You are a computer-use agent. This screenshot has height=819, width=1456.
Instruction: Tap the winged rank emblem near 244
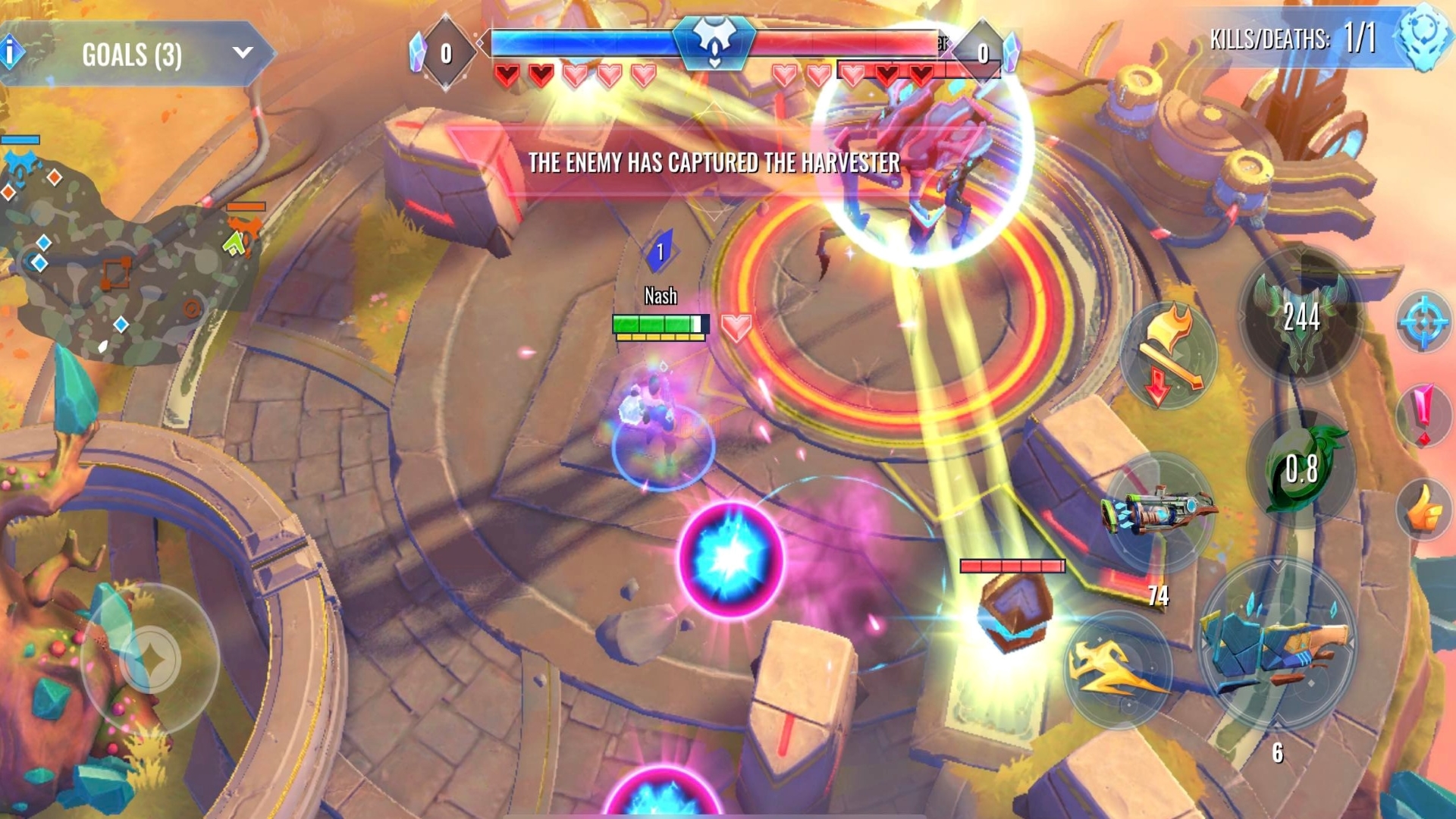(1304, 322)
